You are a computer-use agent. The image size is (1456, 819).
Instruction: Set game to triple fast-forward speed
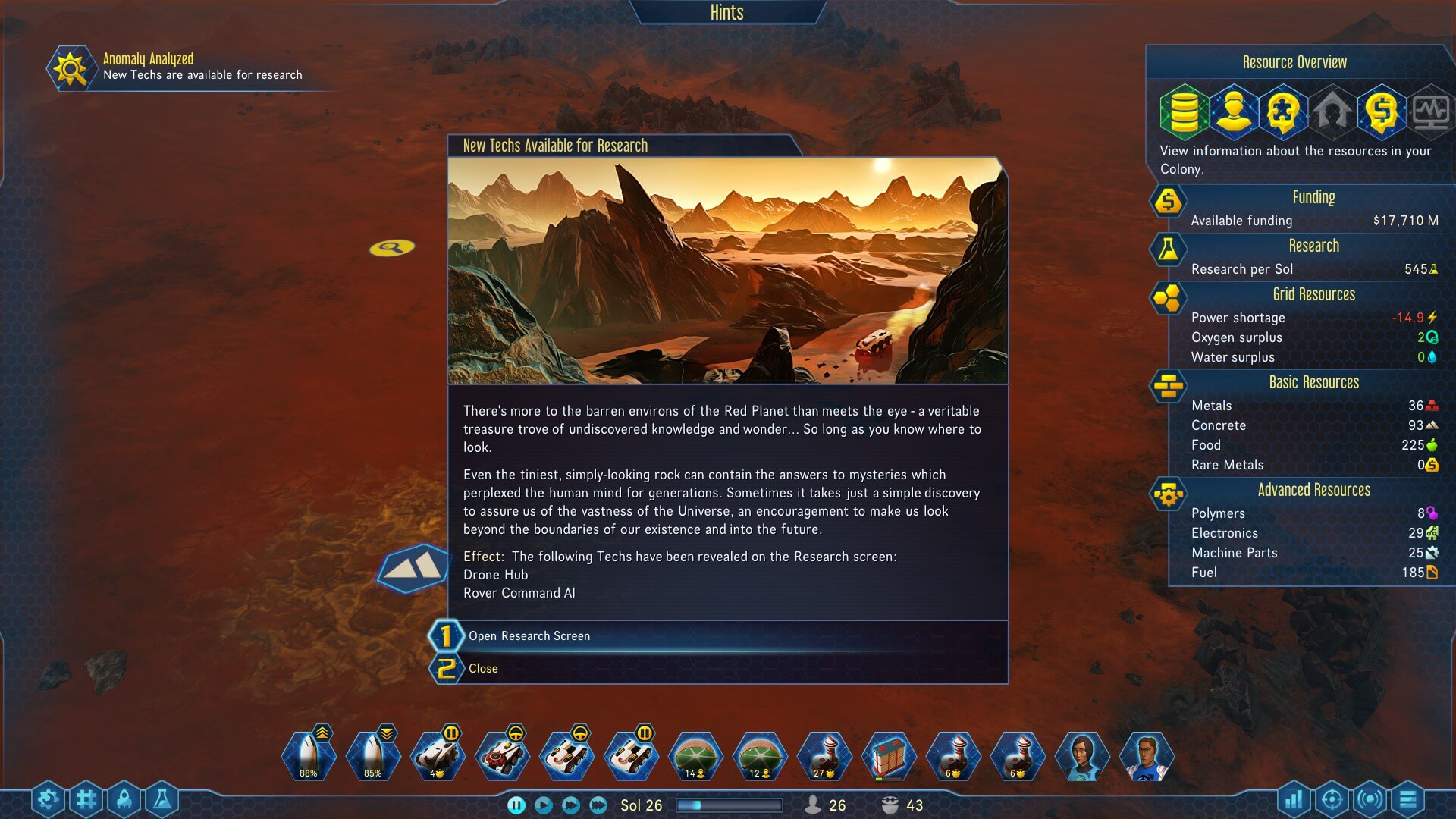[598, 805]
